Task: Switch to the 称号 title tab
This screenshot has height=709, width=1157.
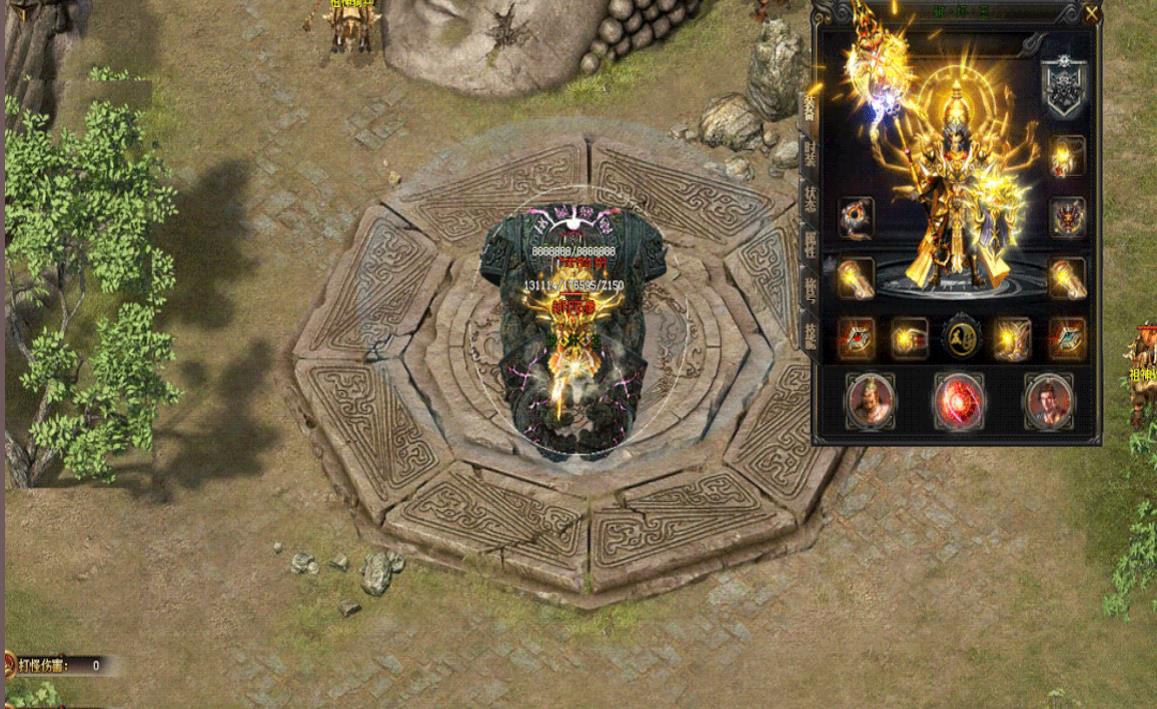Action: coord(807,285)
